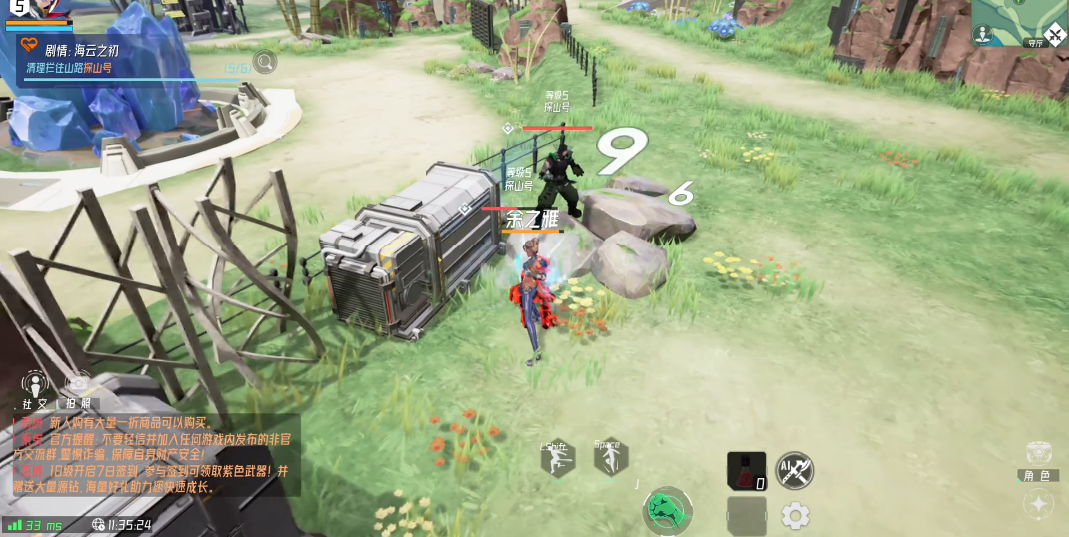Toggle the AI auto-combat button
1069x537 pixels.
point(795,470)
